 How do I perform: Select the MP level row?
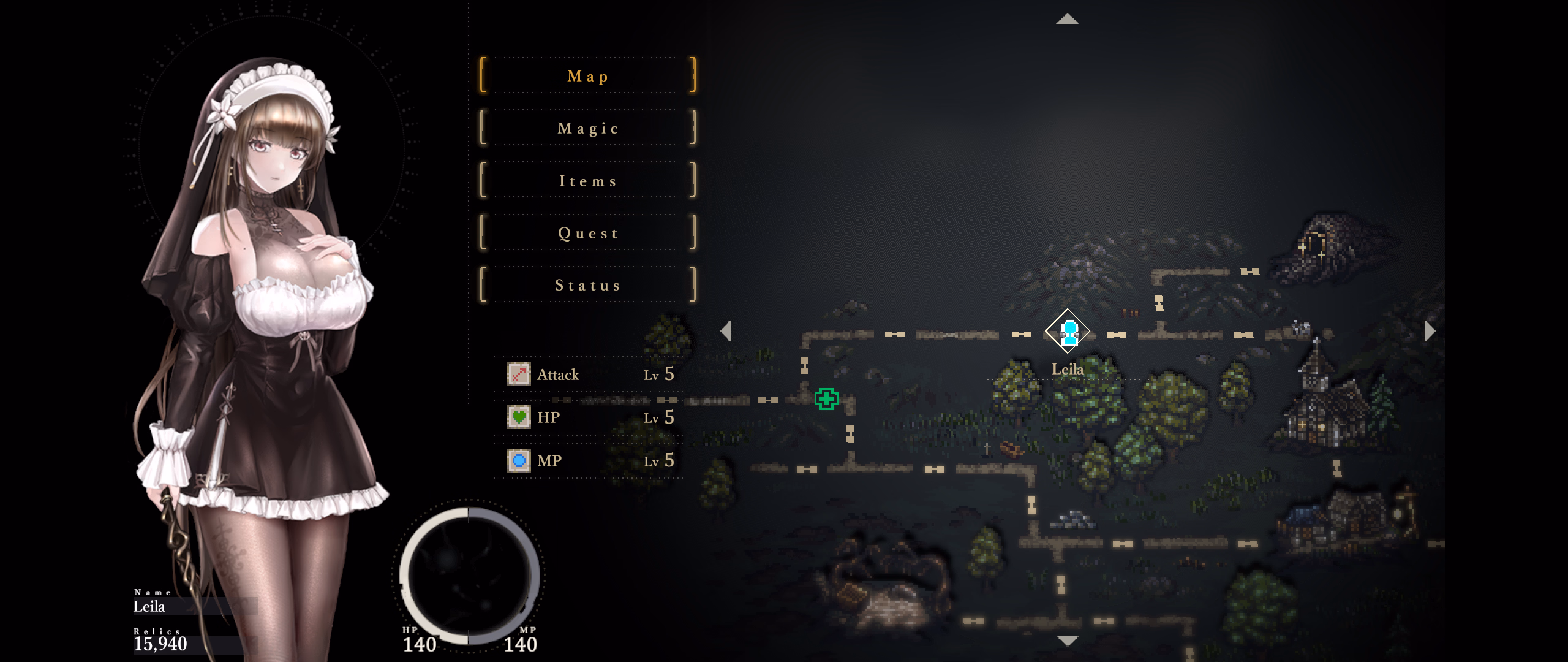pyautogui.click(x=589, y=460)
